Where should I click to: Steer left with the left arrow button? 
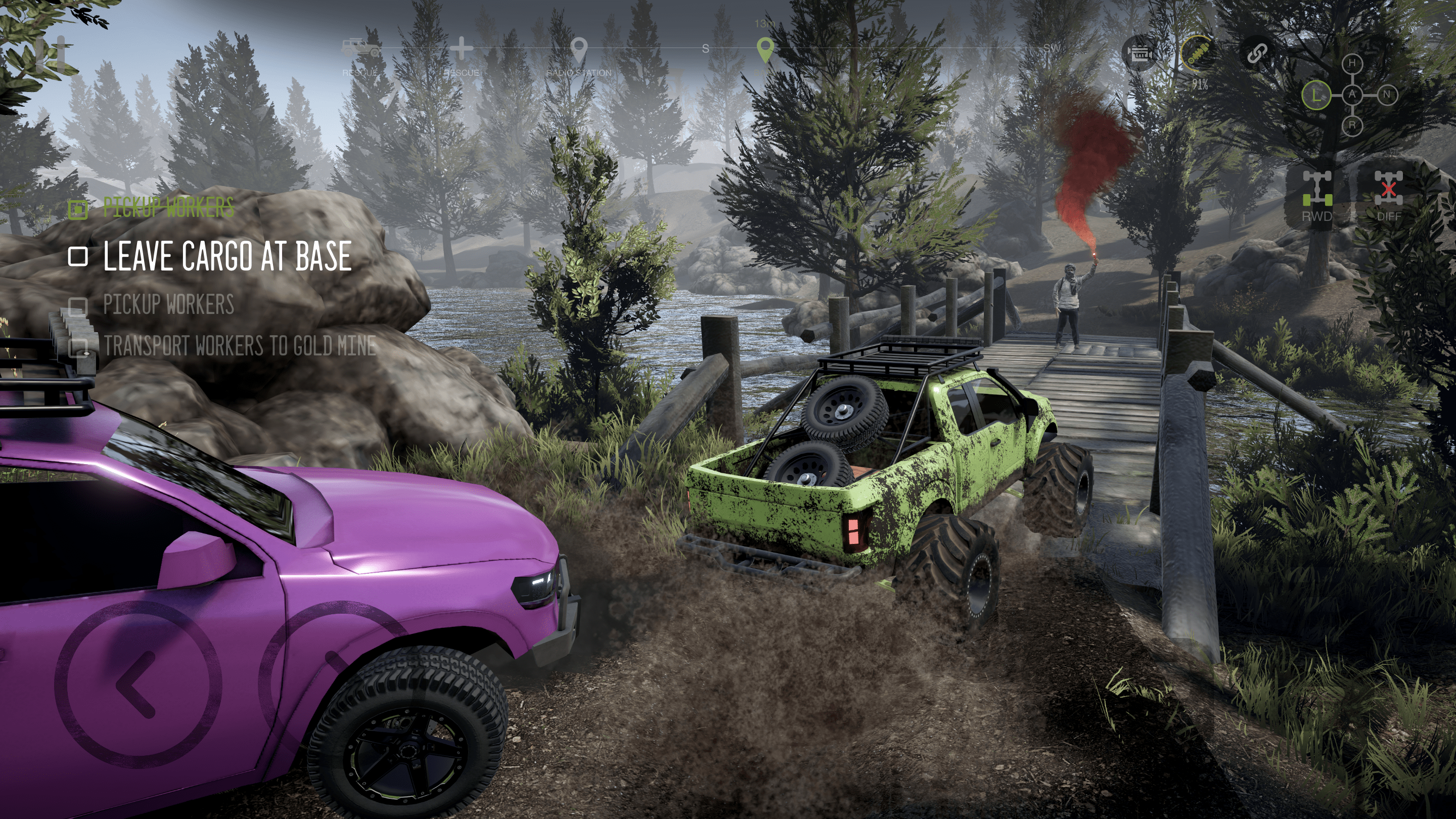(x=138, y=684)
